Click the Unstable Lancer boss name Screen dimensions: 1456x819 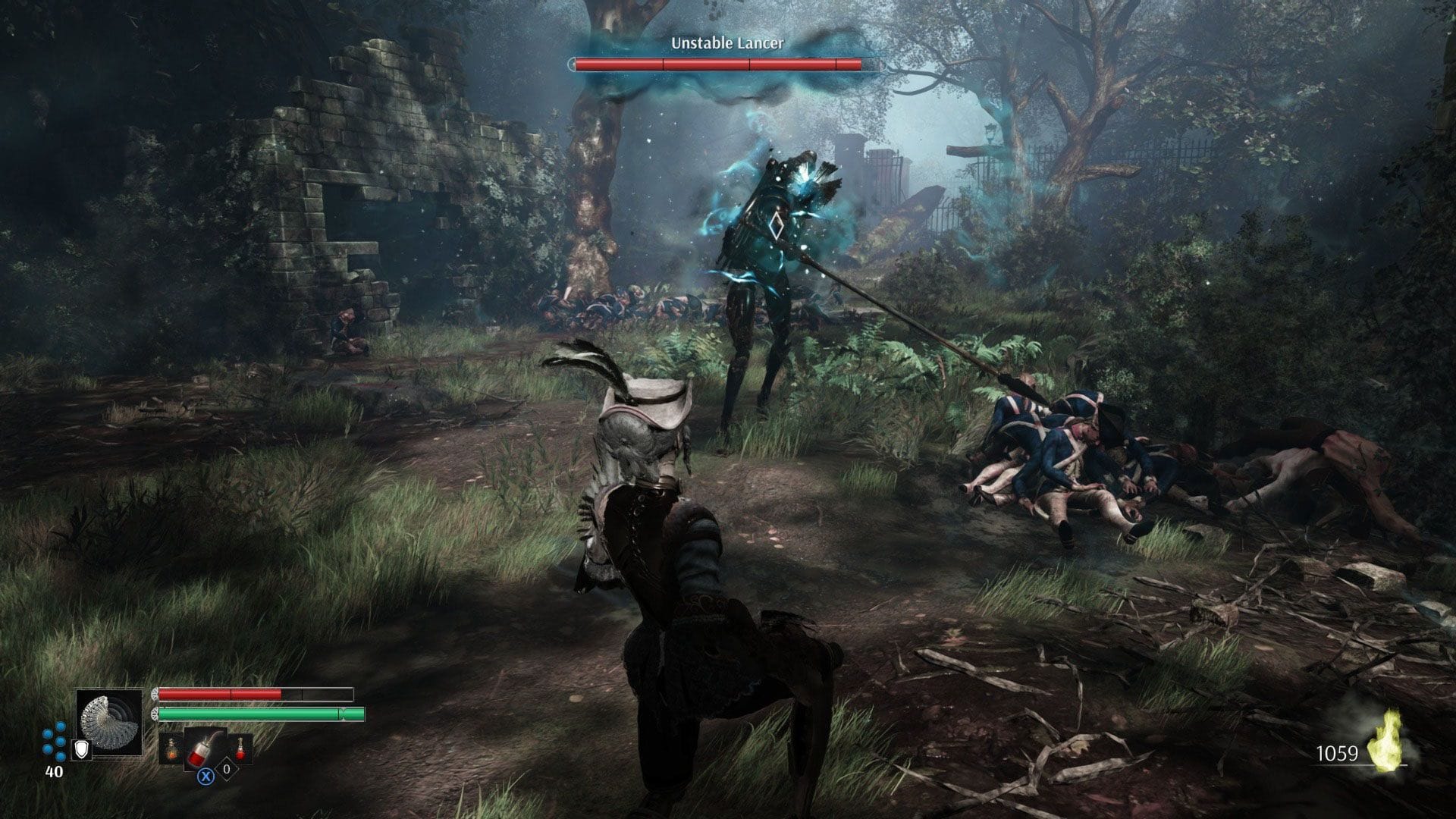[726, 44]
